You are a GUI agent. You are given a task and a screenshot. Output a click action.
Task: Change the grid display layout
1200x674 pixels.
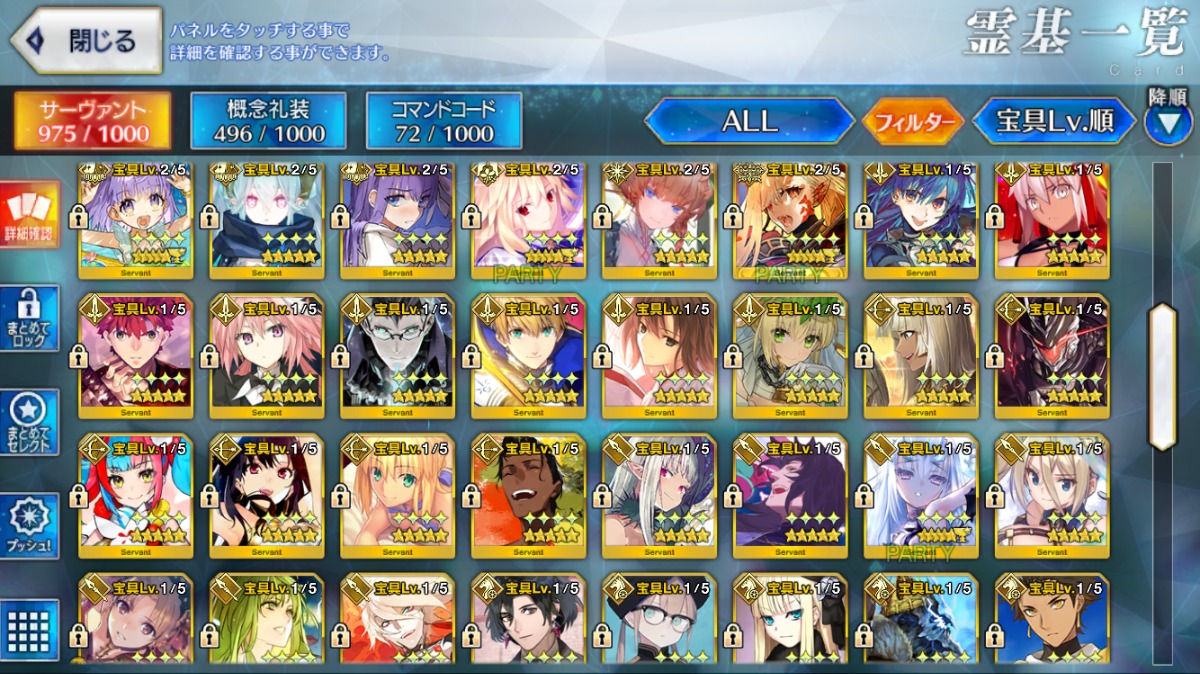pyautogui.click(x=31, y=630)
